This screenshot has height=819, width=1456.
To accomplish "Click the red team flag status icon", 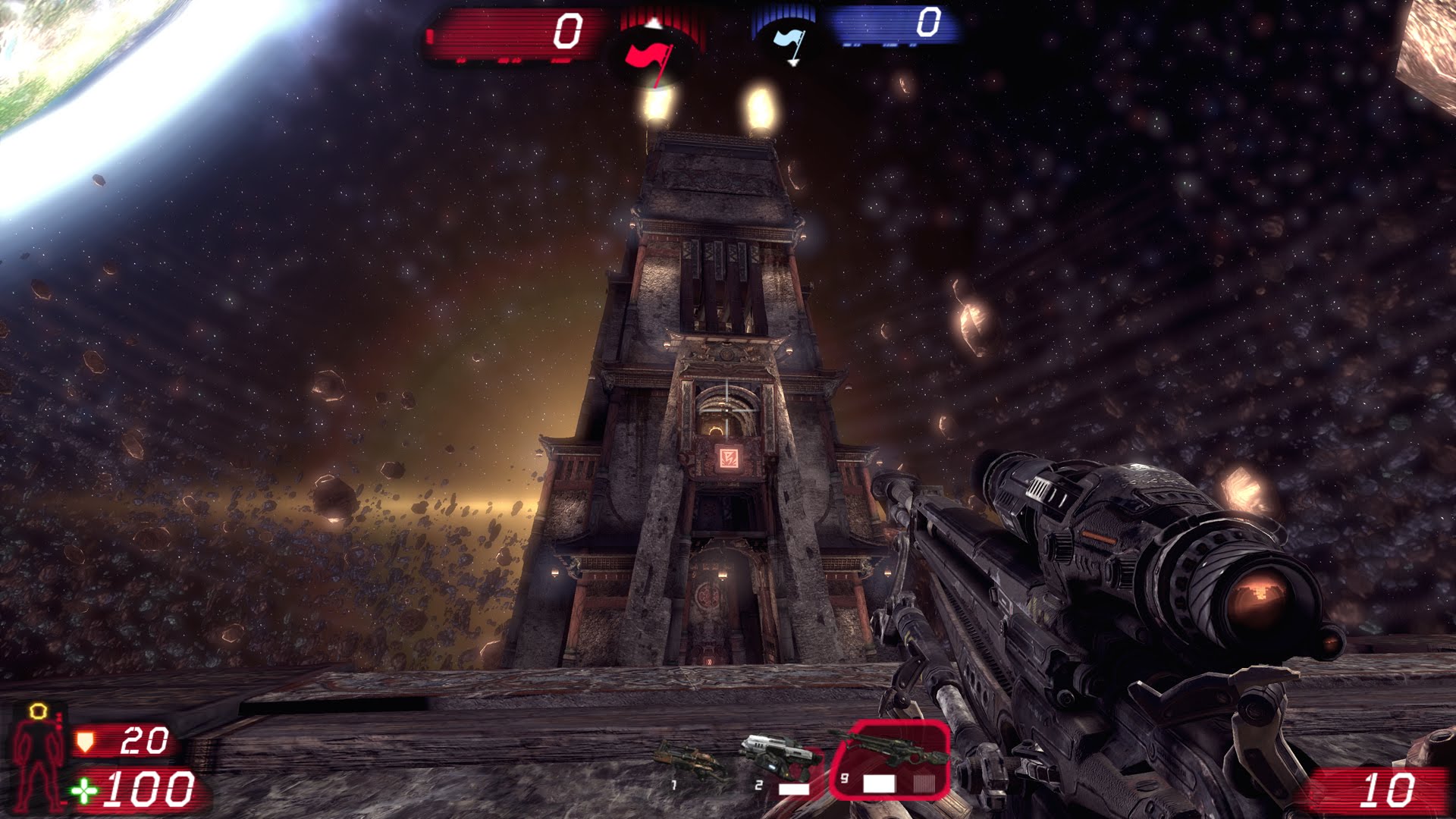I will point(649,57).
